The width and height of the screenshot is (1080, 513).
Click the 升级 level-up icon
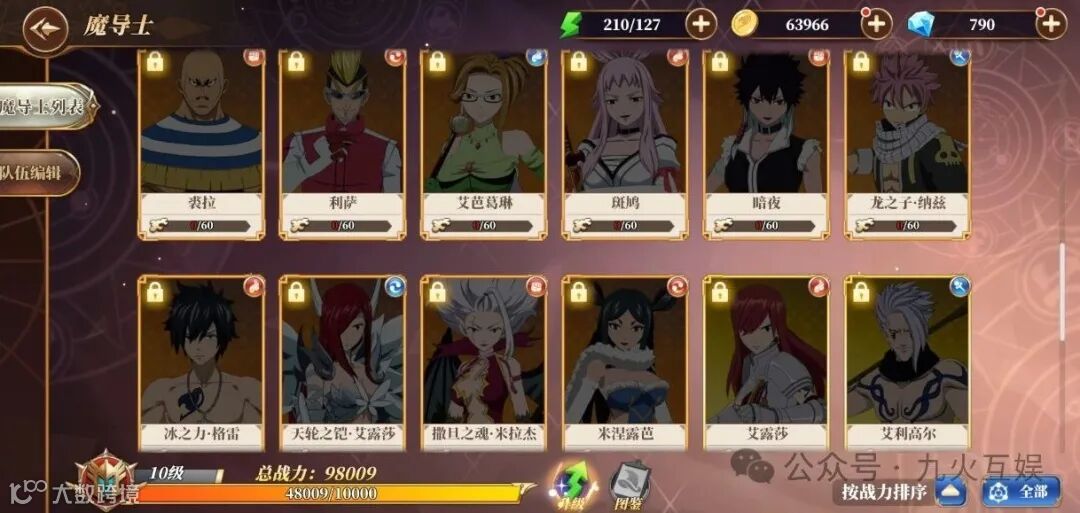tap(571, 483)
